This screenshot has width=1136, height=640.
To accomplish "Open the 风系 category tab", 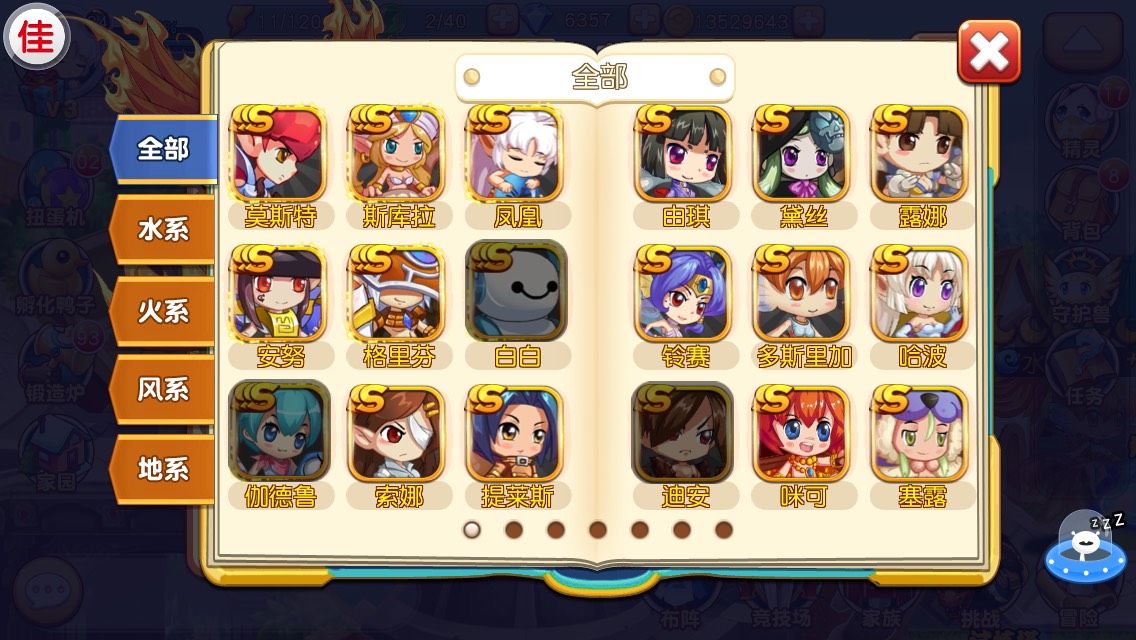I will 162,389.
